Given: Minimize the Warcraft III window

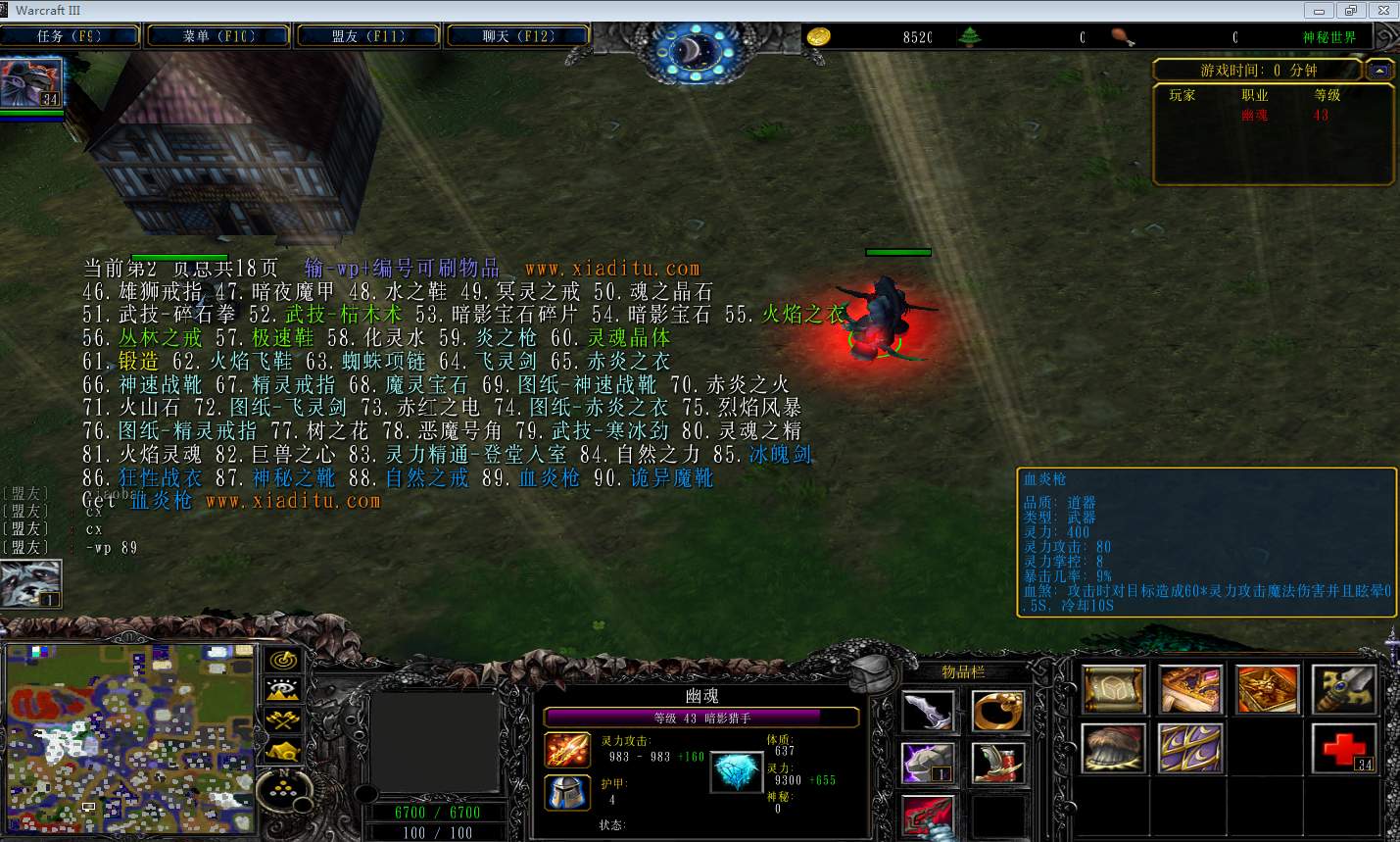Looking at the screenshot, I should tap(1320, 11).
